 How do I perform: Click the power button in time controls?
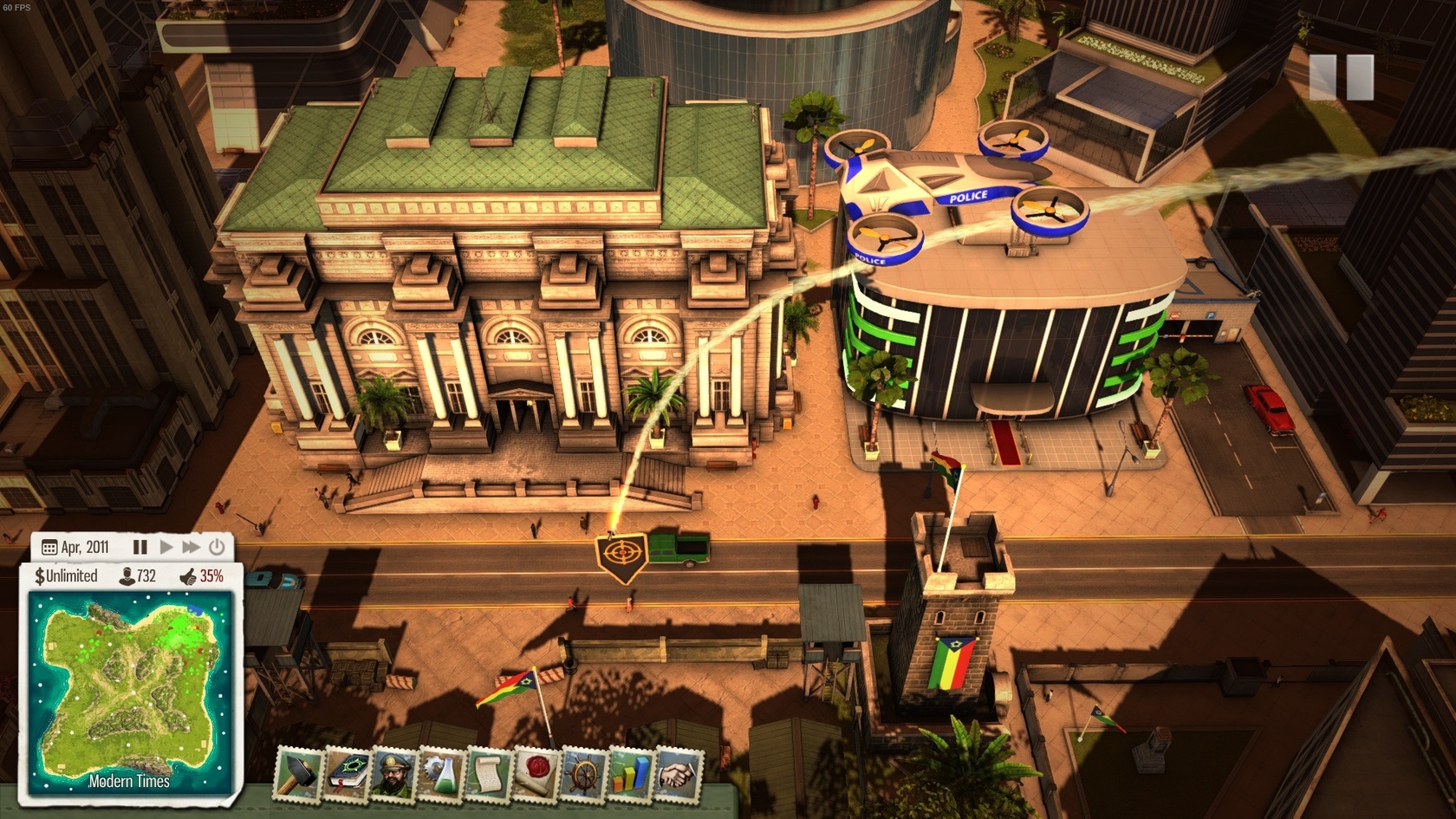click(217, 547)
